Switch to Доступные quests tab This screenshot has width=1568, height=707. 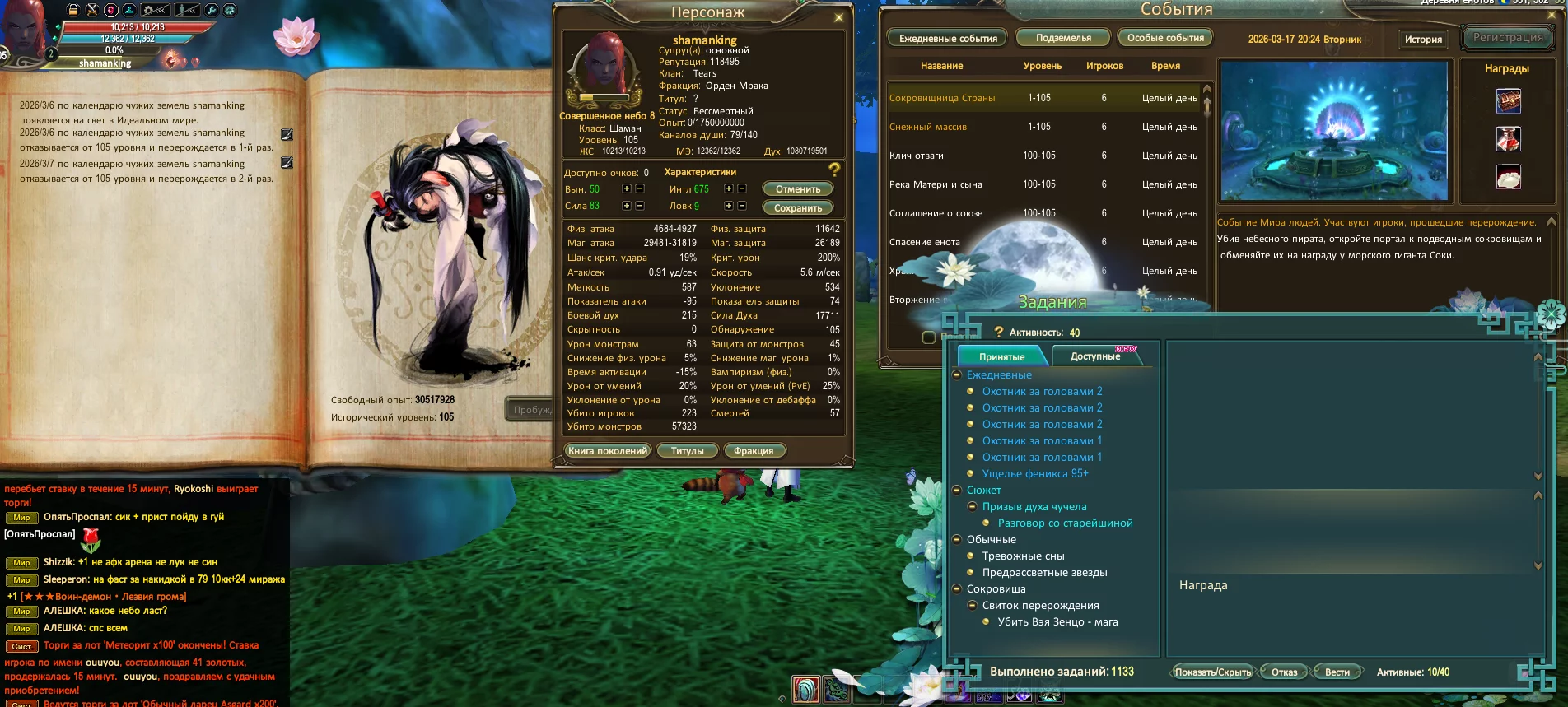1095,356
